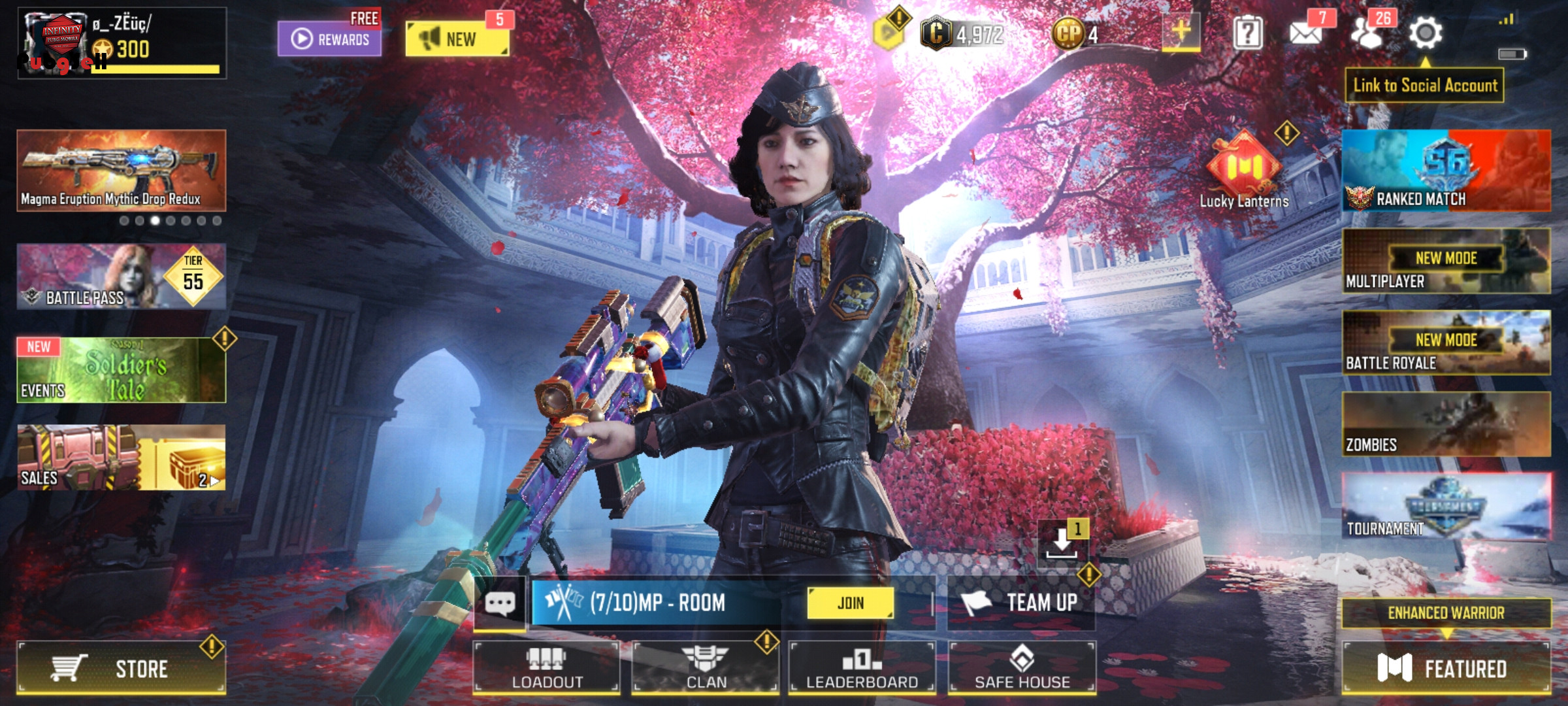Image resolution: width=1568 pixels, height=706 pixels.
Task: Open the Featured mode panel
Action: (x=1445, y=668)
